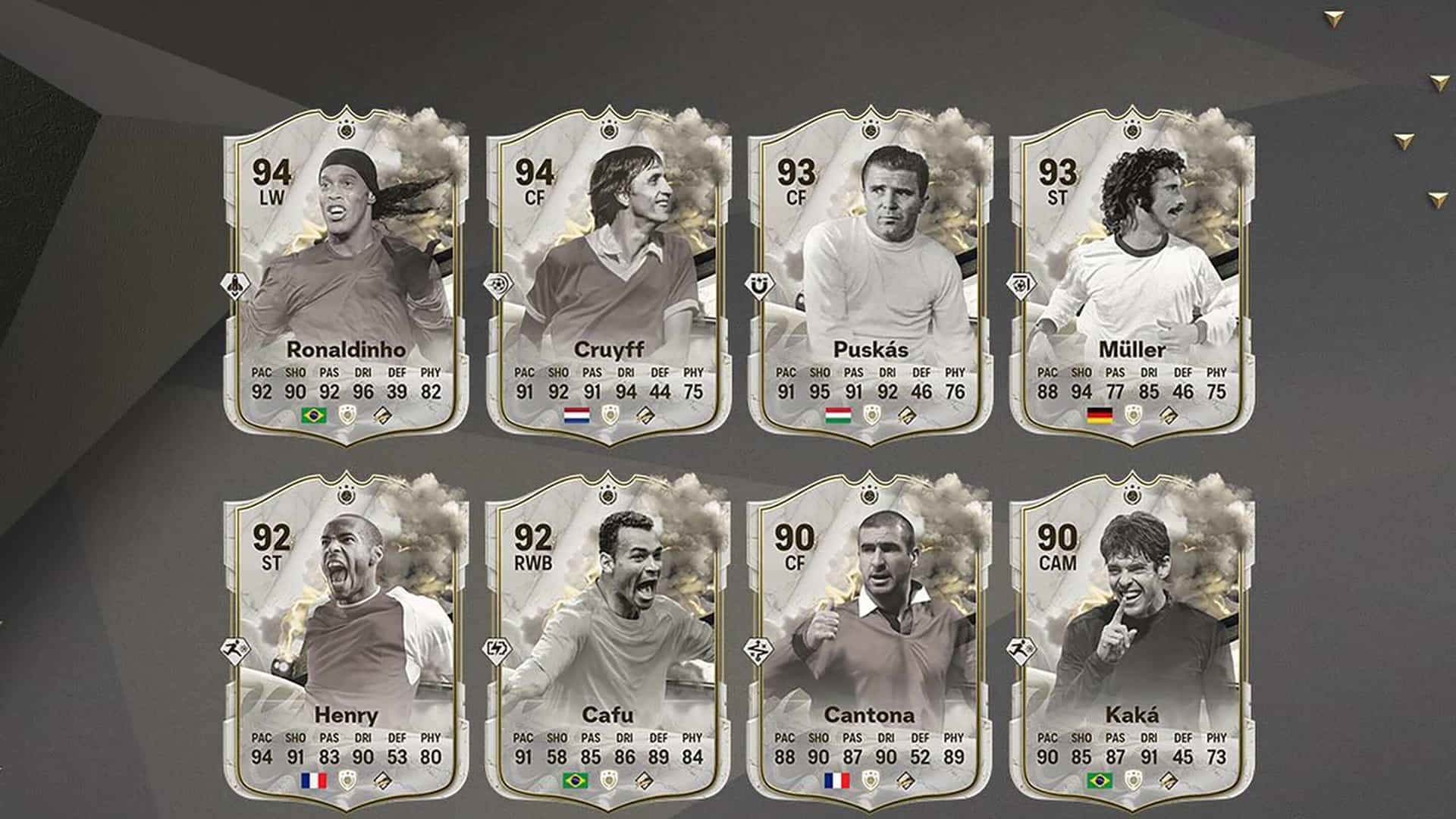Screen dimensions: 1456x819
Task: Click the ICON club badge on Cruyff's card
Action: click(608, 415)
